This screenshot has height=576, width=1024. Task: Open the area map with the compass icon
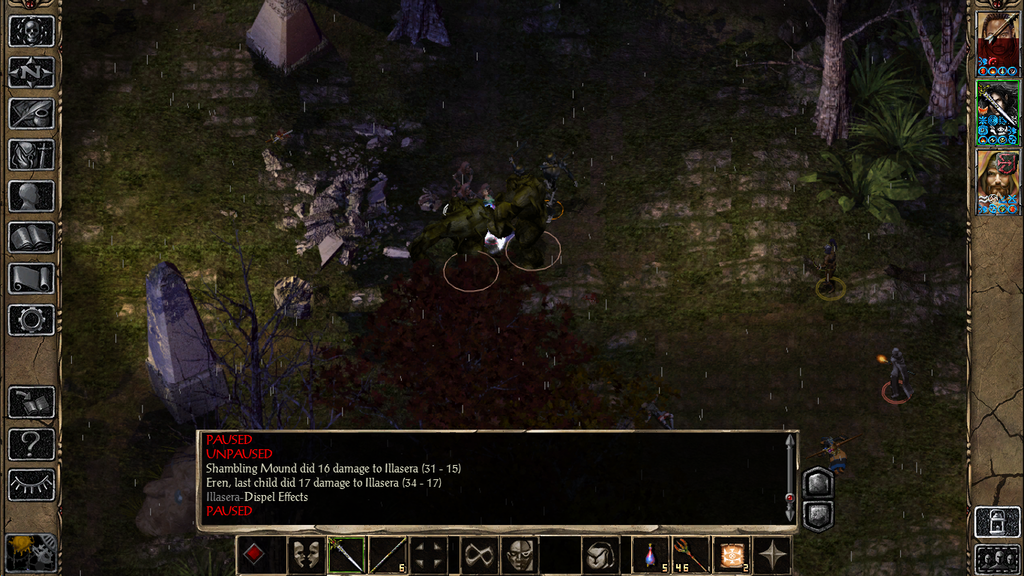click(31, 72)
